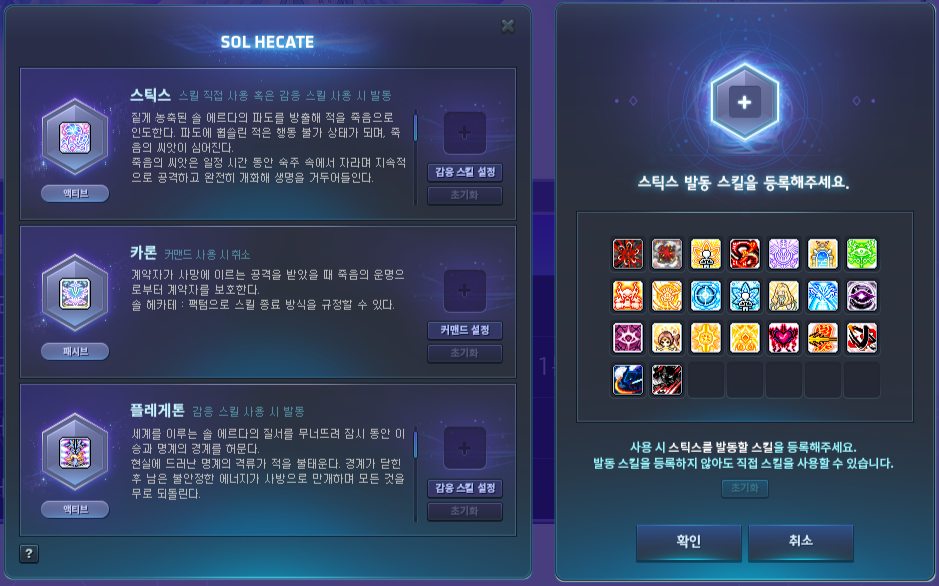Open the question mark help button
This screenshot has height=586, width=939.
[29, 554]
